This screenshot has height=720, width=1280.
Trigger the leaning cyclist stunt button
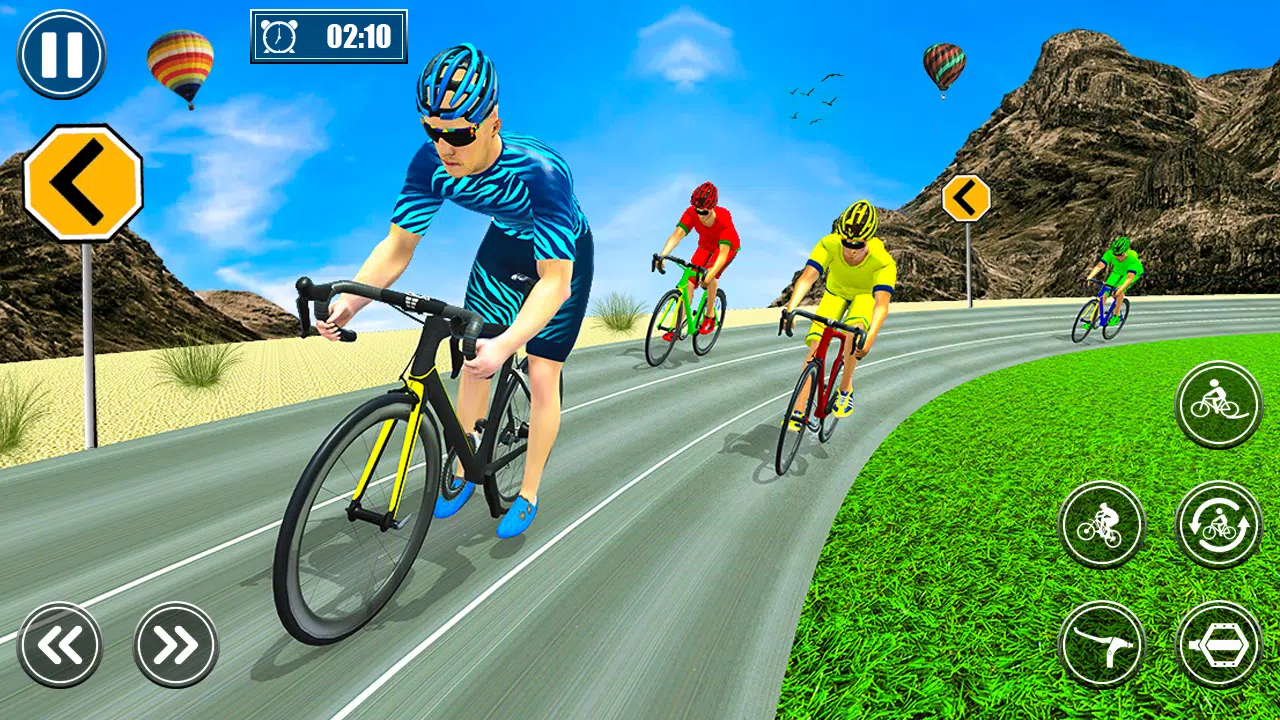pos(1101,525)
